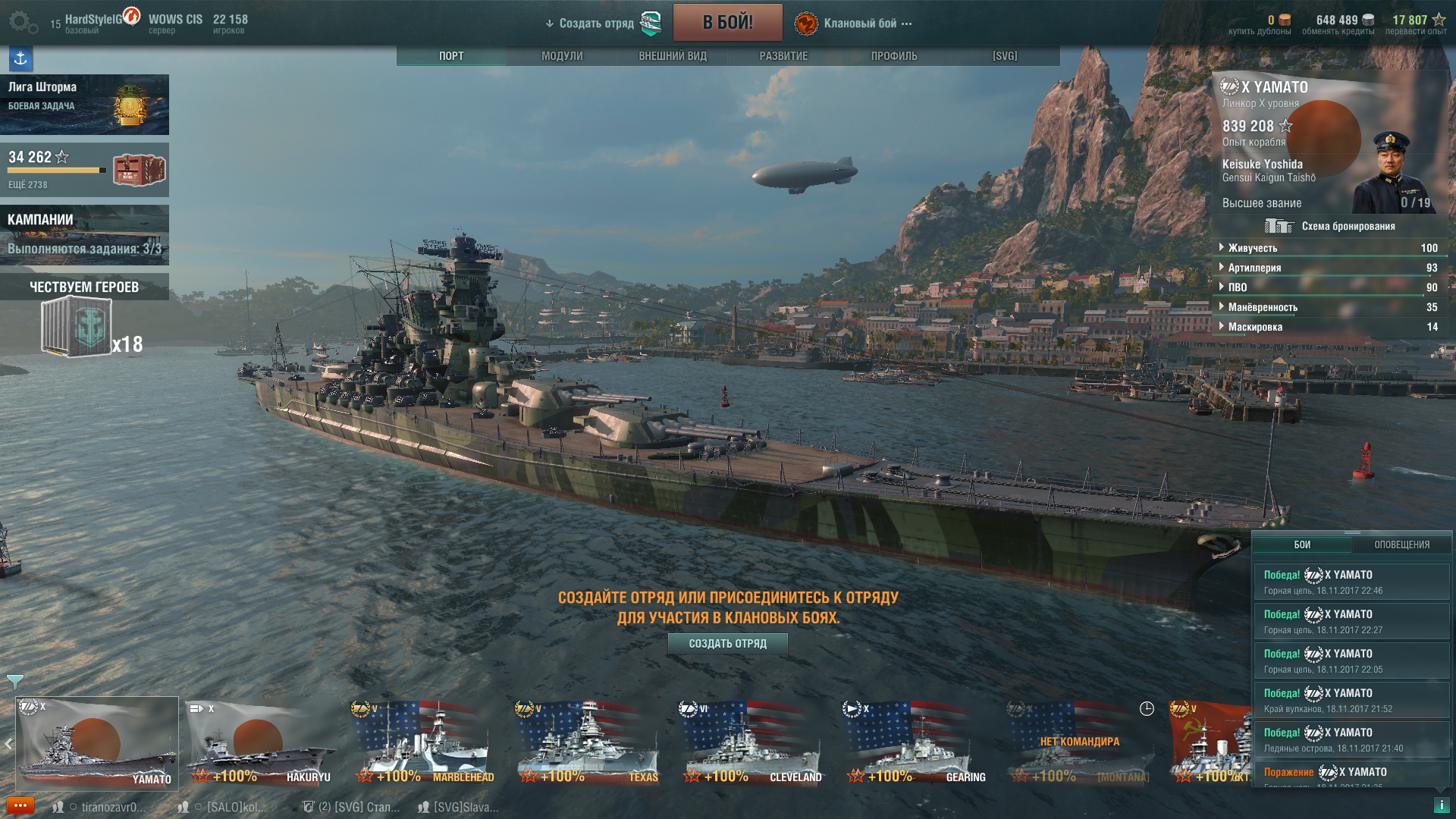This screenshot has width=1456, height=819.
Task: Open the settings gear icon
Action: (x=23, y=23)
